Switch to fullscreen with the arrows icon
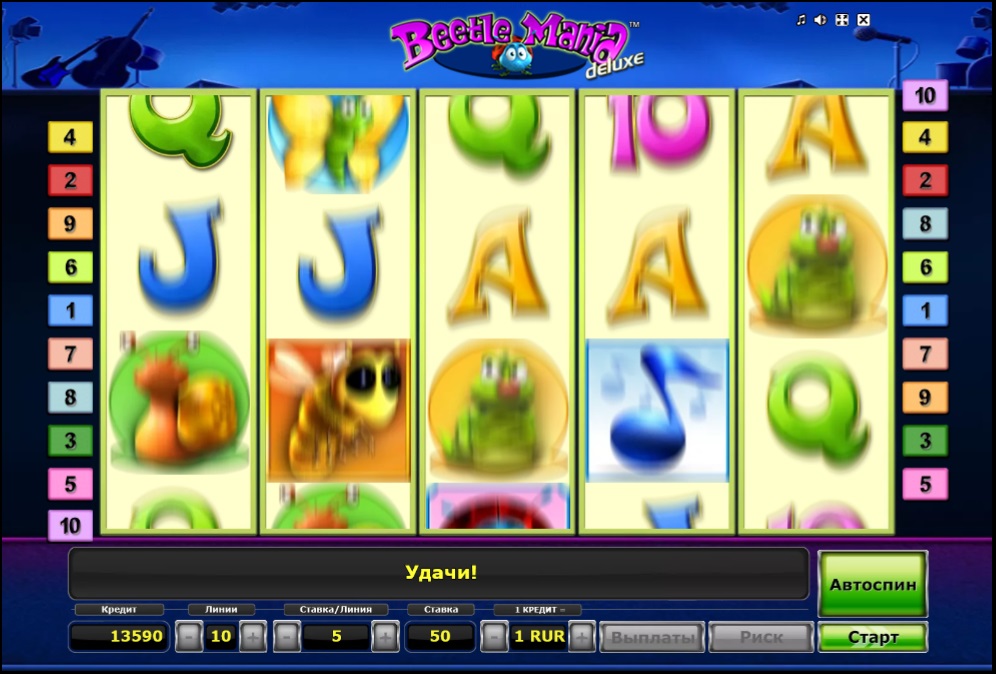 point(841,20)
